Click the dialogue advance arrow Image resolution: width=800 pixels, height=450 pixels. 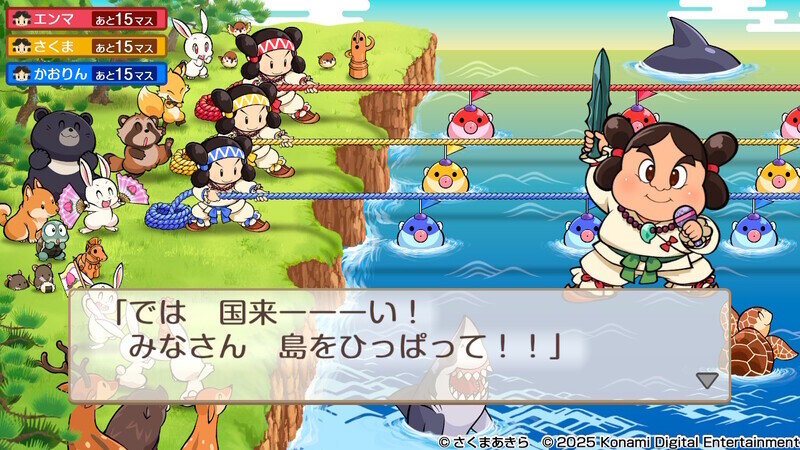707,380
